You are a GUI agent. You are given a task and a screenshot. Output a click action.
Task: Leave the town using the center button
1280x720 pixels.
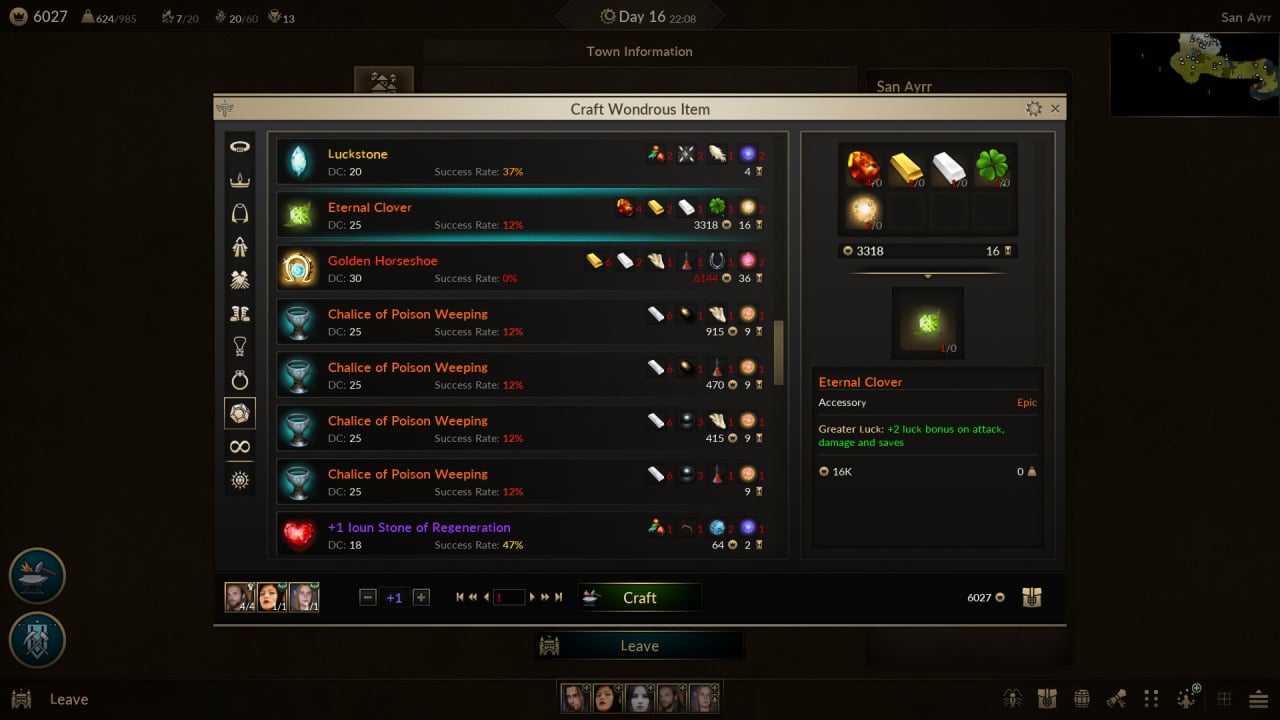pyautogui.click(x=639, y=646)
